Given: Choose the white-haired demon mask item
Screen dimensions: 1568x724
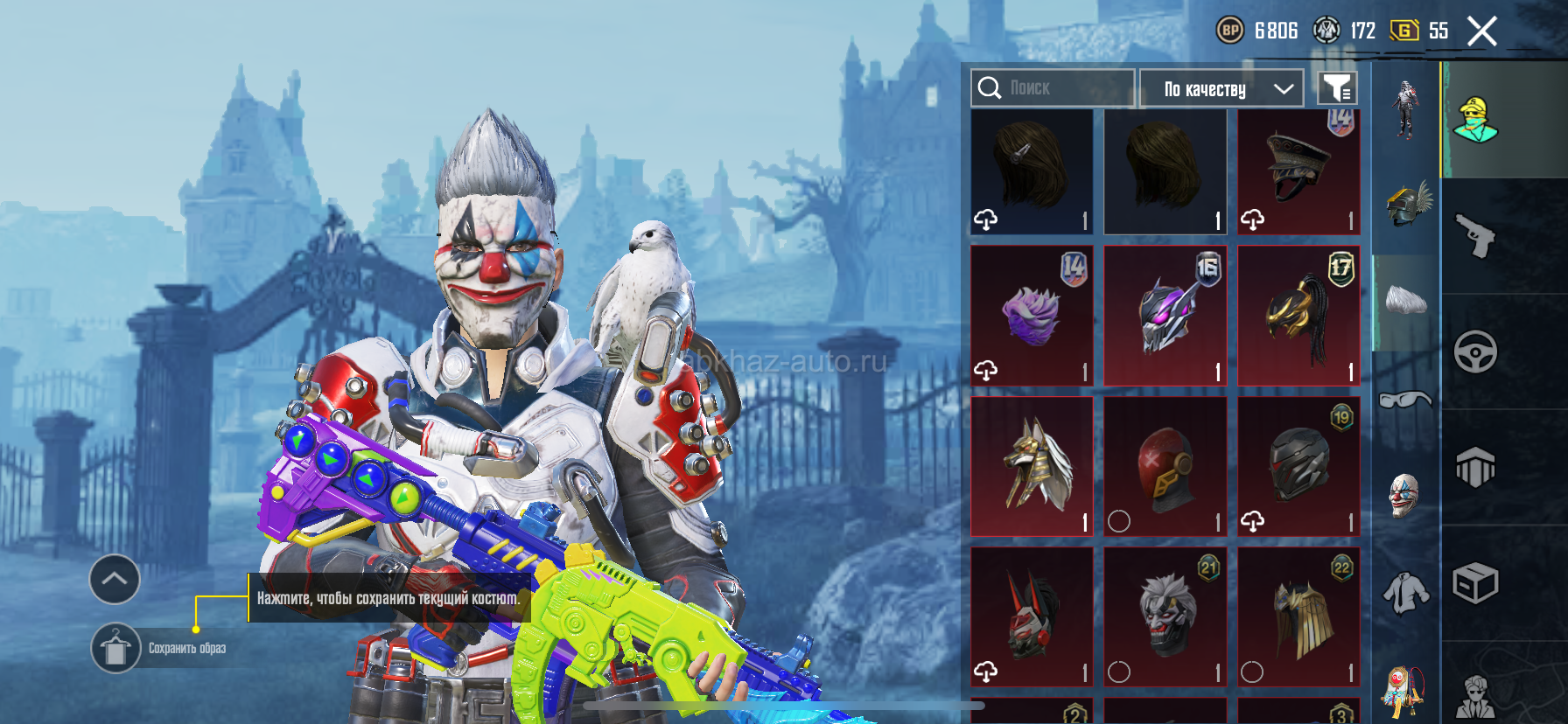Looking at the screenshot, I should (1165, 616).
